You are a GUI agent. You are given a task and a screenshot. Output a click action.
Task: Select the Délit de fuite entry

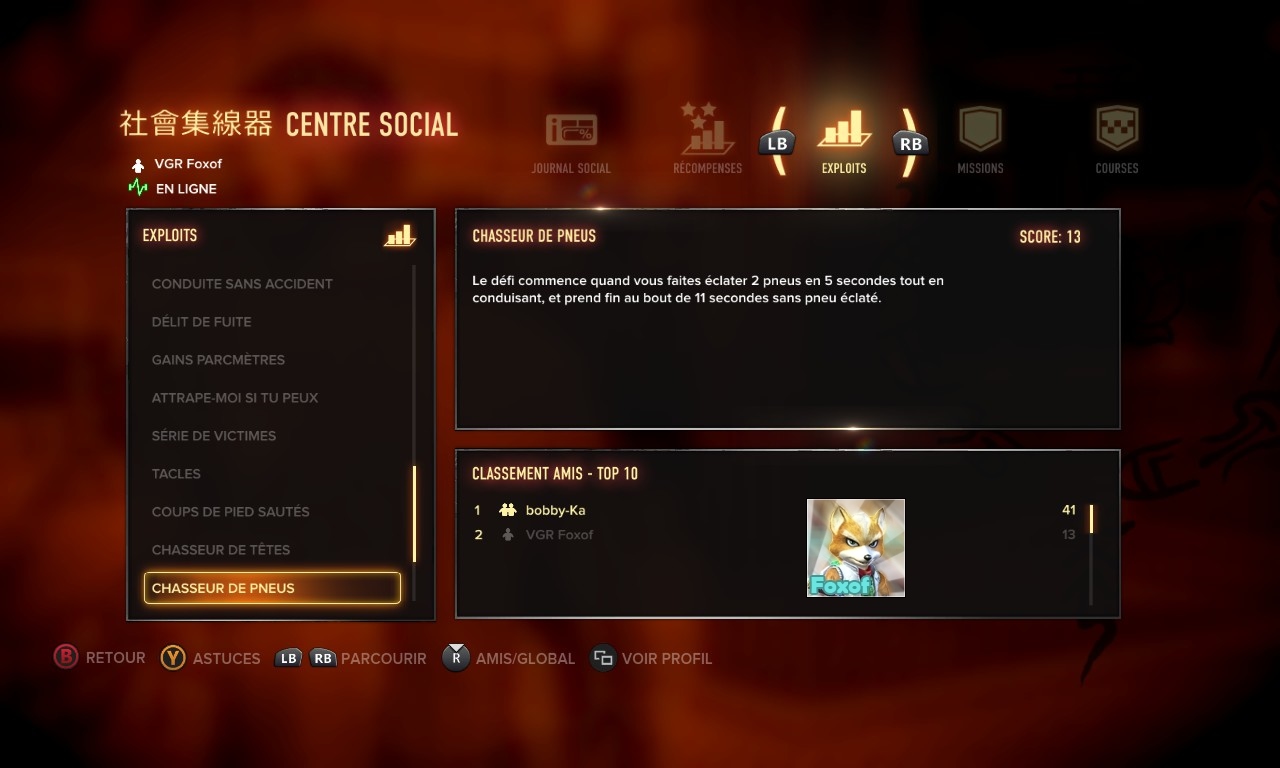(201, 322)
